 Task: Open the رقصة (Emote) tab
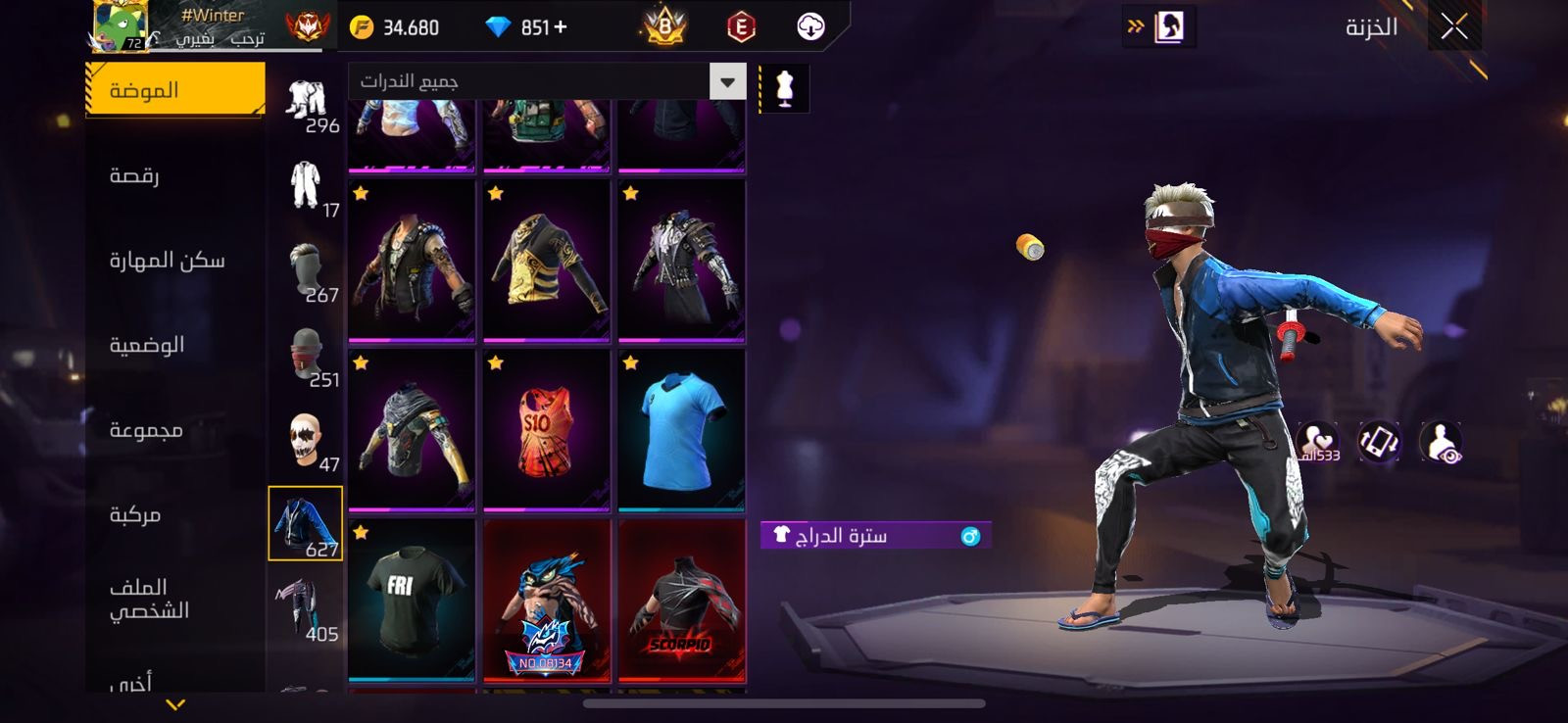coord(134,176)
